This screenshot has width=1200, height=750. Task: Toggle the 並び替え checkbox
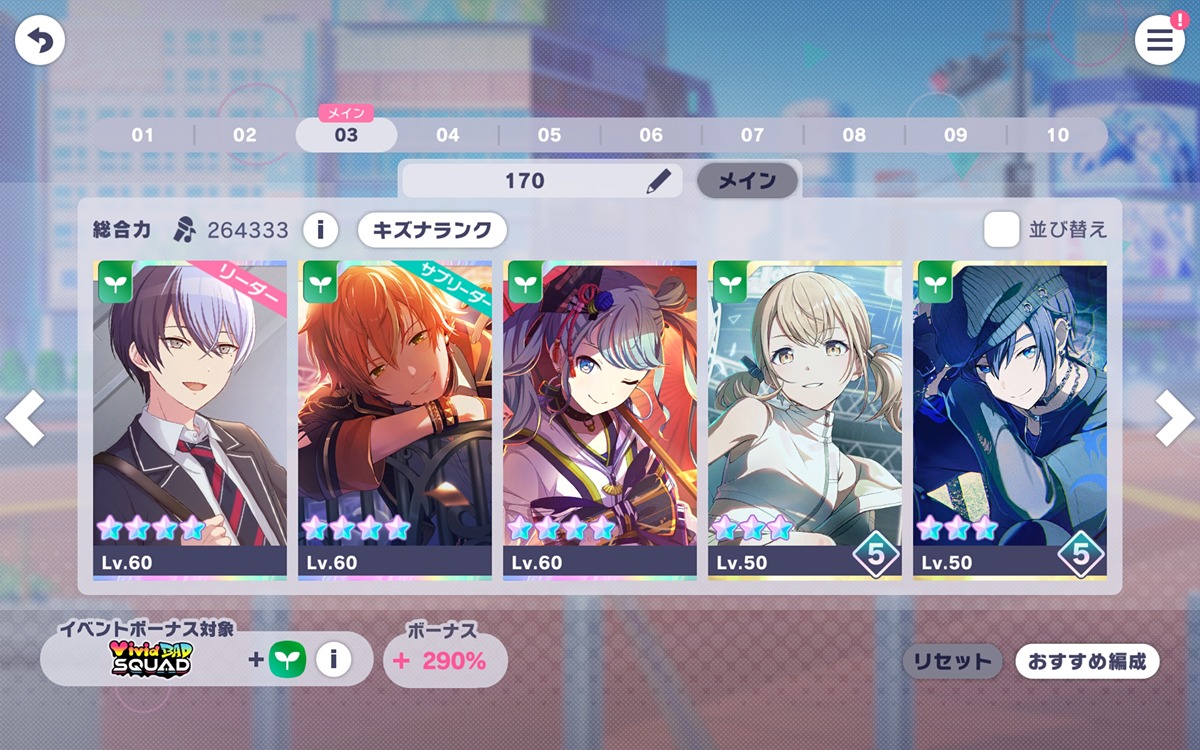tap(1001, 230)
